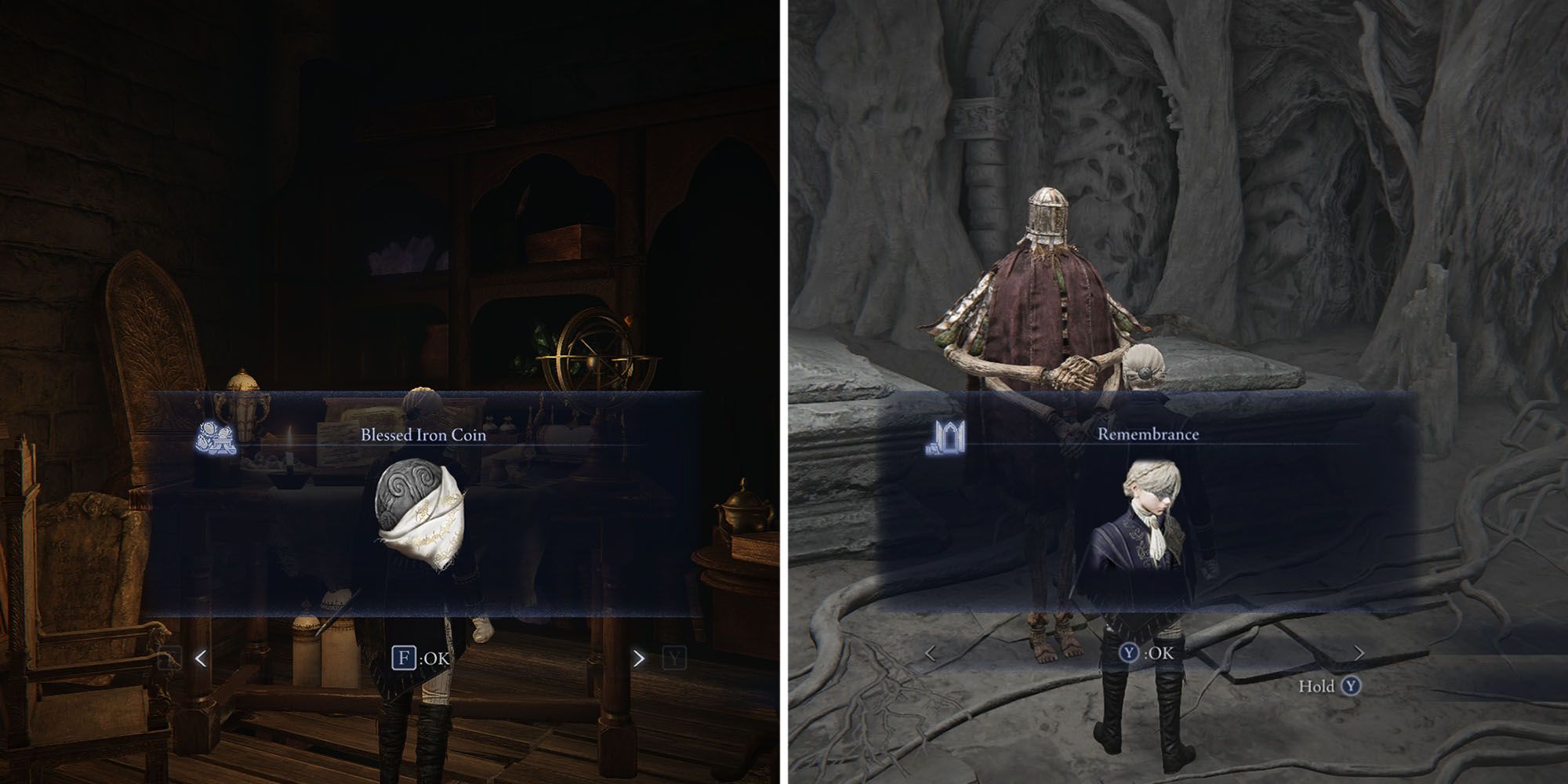Advance with the right chevron on the Remembrance panel
The image size is (1568, 784).
pos(1359,652)
